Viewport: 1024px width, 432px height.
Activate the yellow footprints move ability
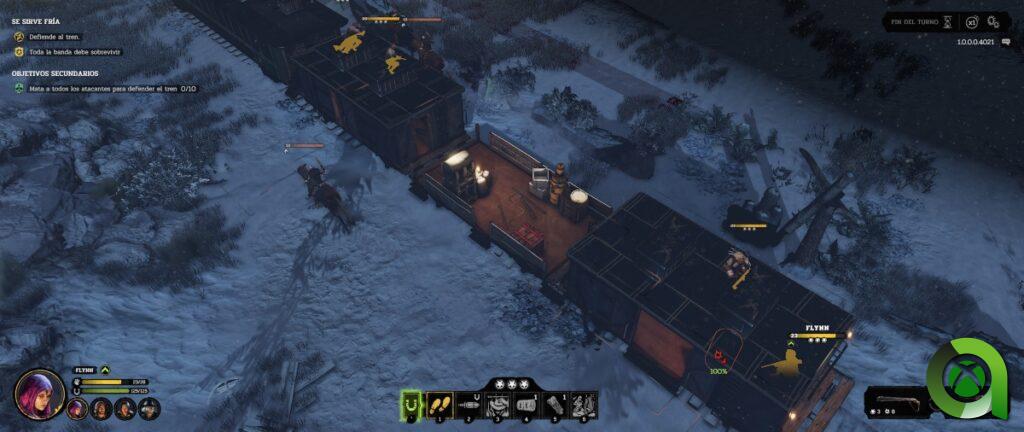(440, 404)
